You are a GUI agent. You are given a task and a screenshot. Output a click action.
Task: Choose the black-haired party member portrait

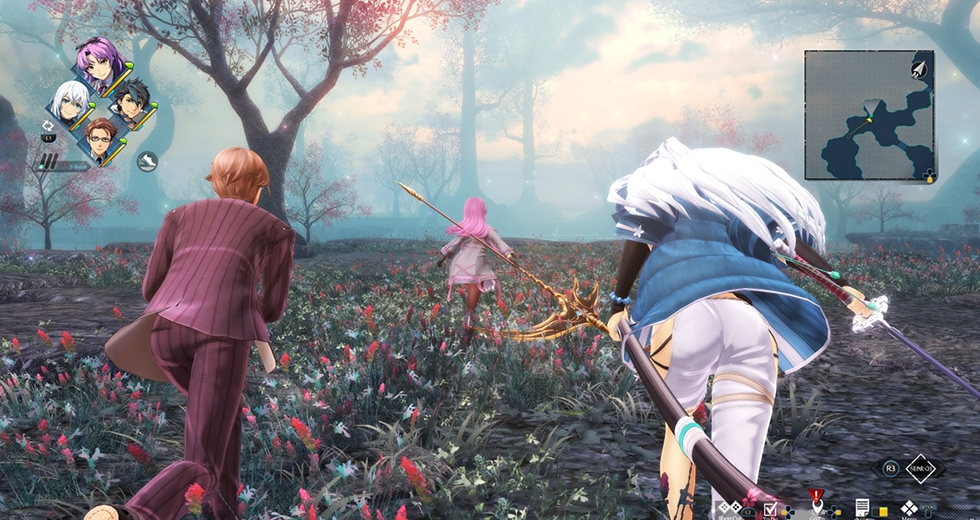click(129, 103)
